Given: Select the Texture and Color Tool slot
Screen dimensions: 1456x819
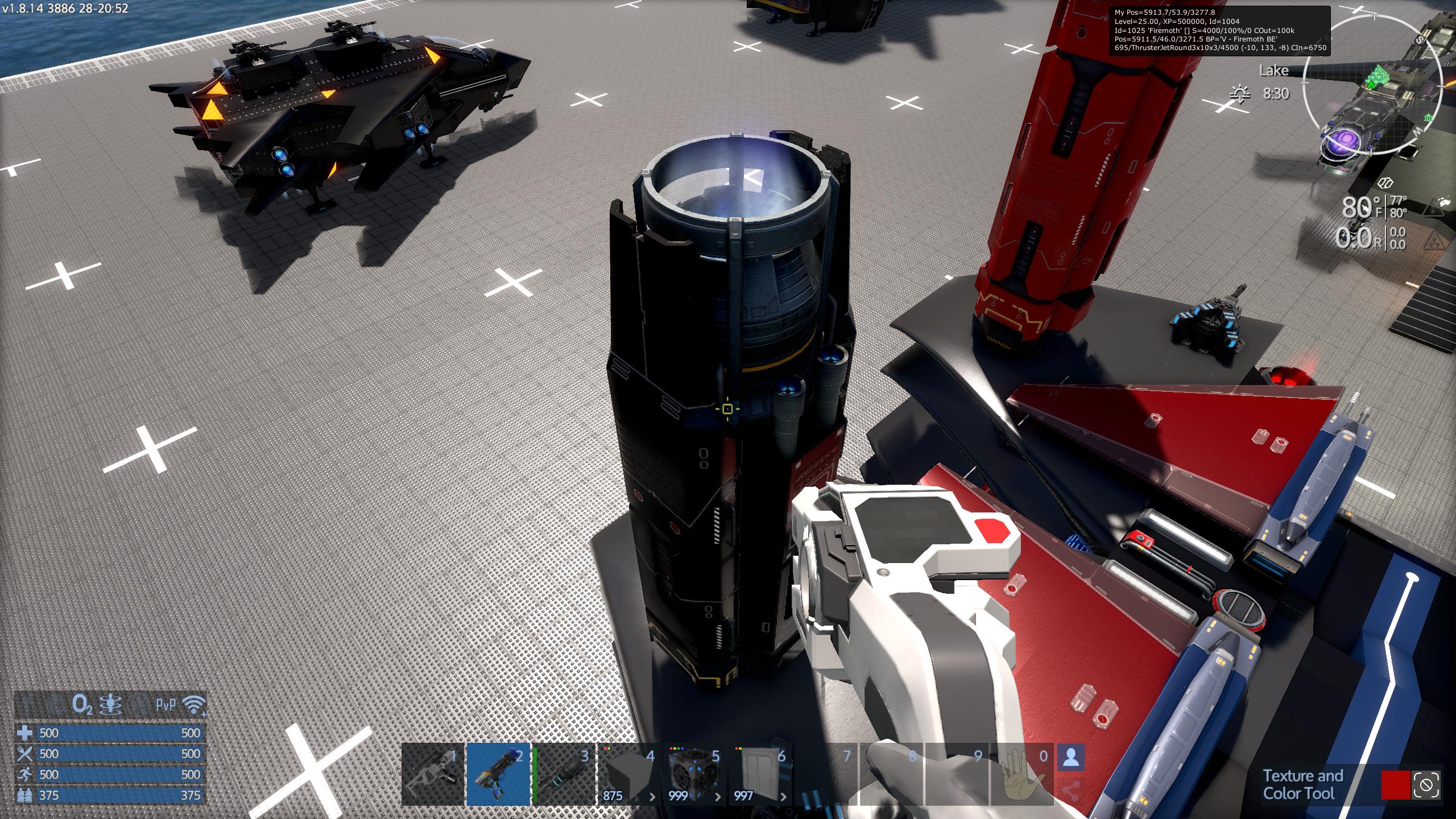Looking at the screenshot, I should tap(499, 773).
